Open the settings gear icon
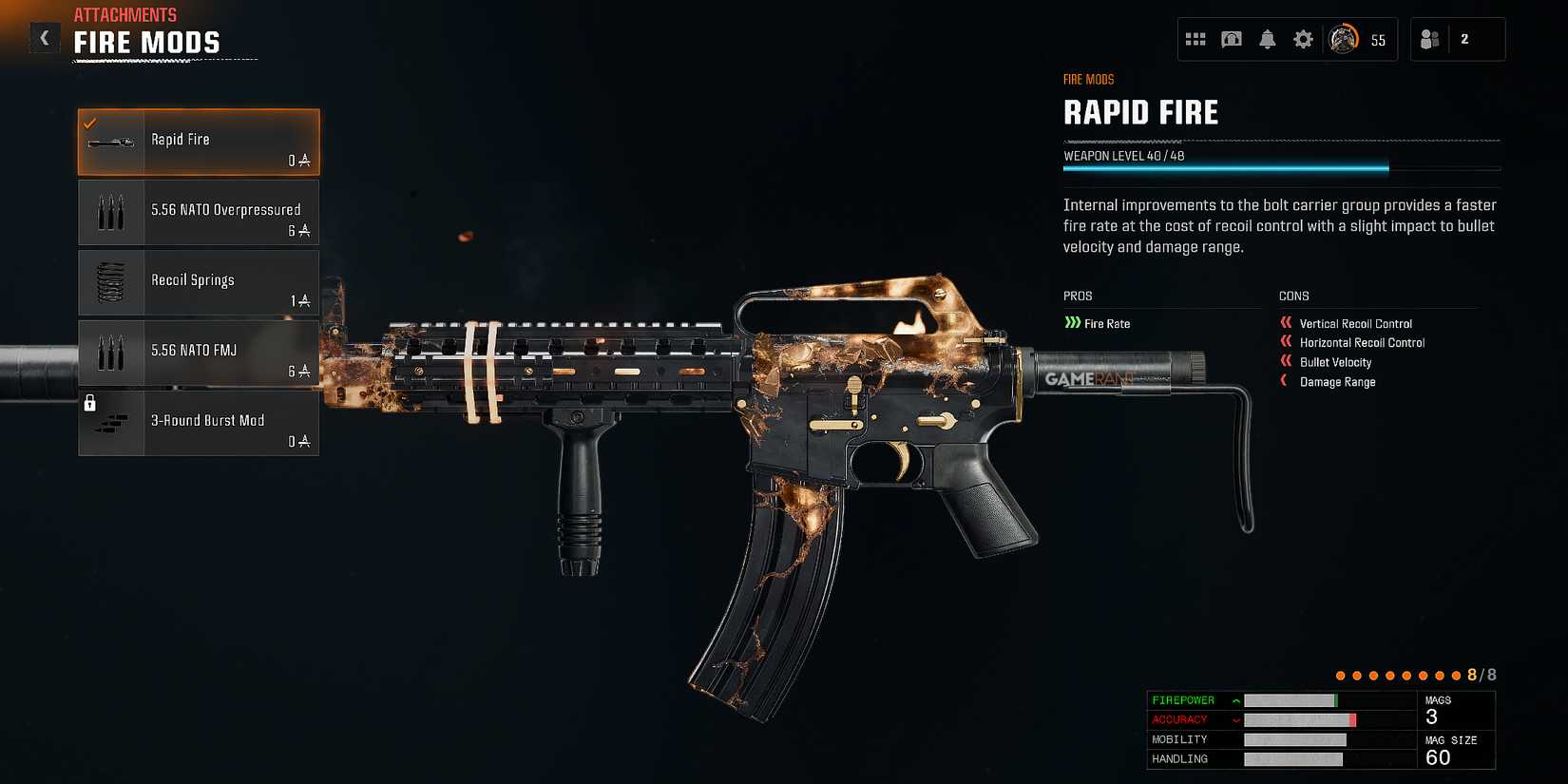The height and width of the screenshot is (784, 1568). pyautogui.click(x=1302, y=39)
